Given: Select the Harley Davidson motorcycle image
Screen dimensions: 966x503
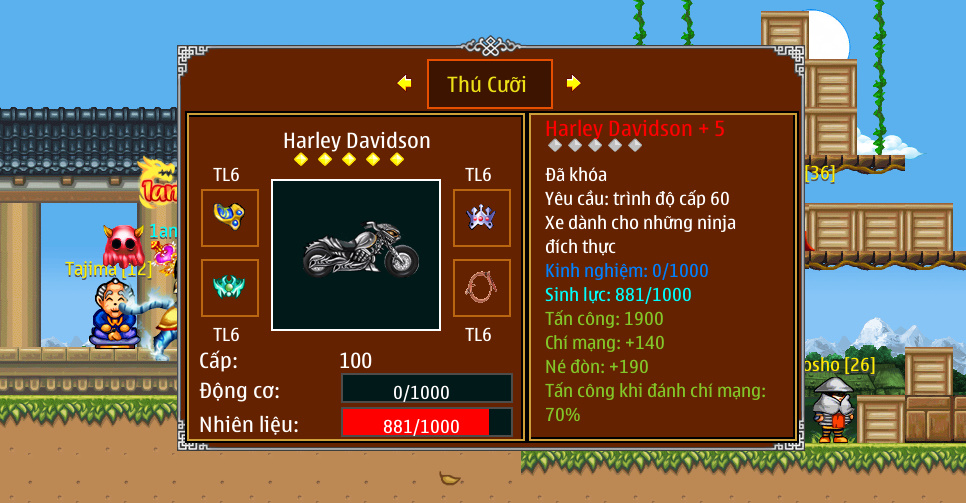Looking at the screenshot, I should tap(356, 255).
